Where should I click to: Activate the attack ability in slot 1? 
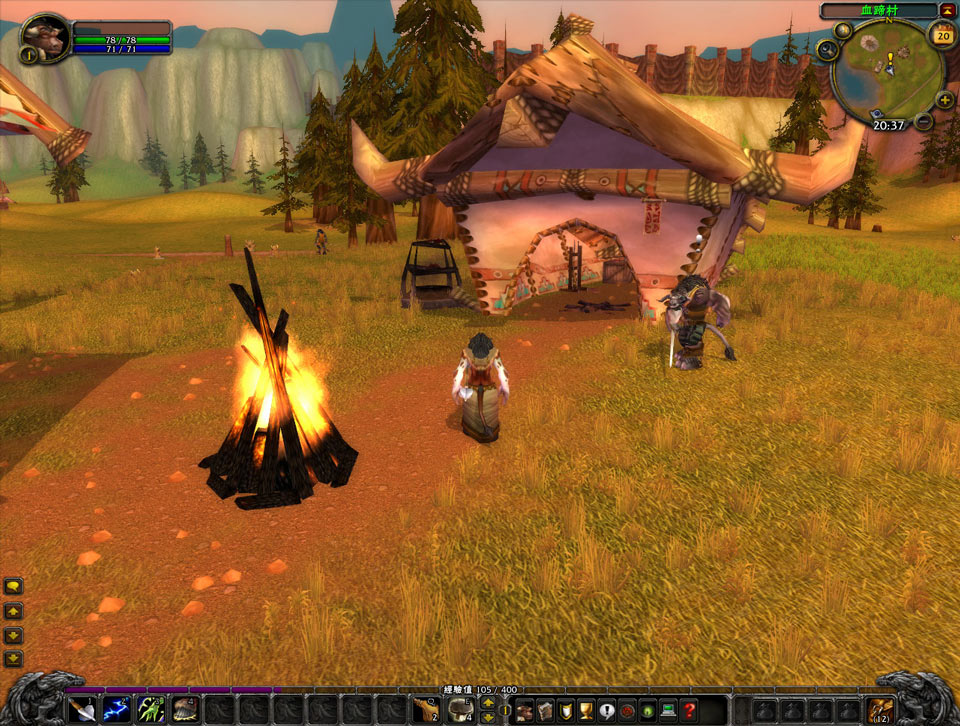84,710
